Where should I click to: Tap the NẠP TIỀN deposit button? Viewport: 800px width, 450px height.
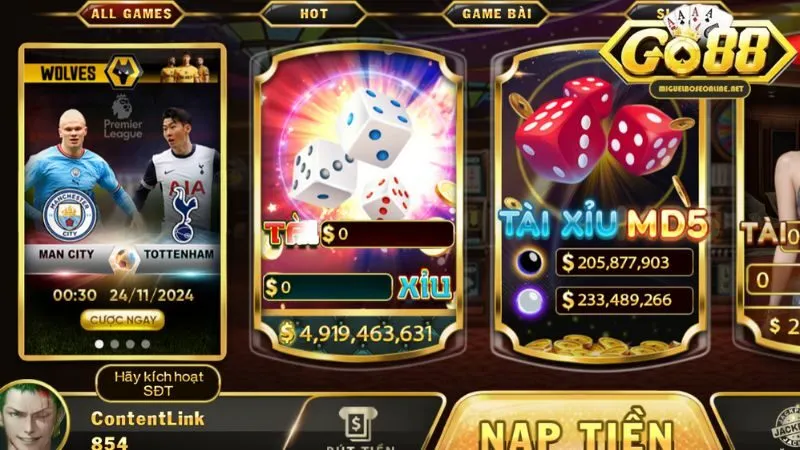tap(577, 432)
